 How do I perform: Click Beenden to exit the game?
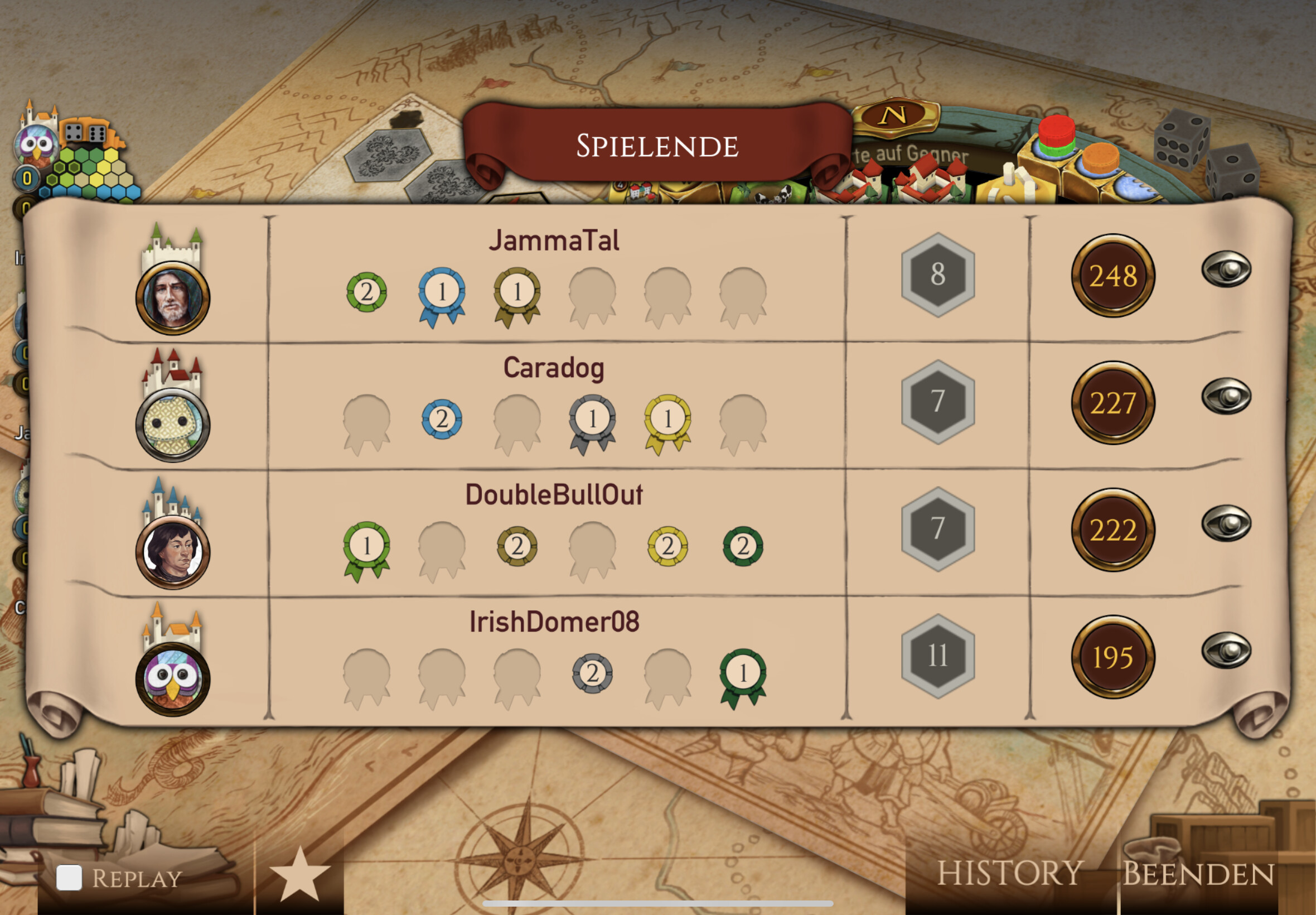[x=1198, y=874]
